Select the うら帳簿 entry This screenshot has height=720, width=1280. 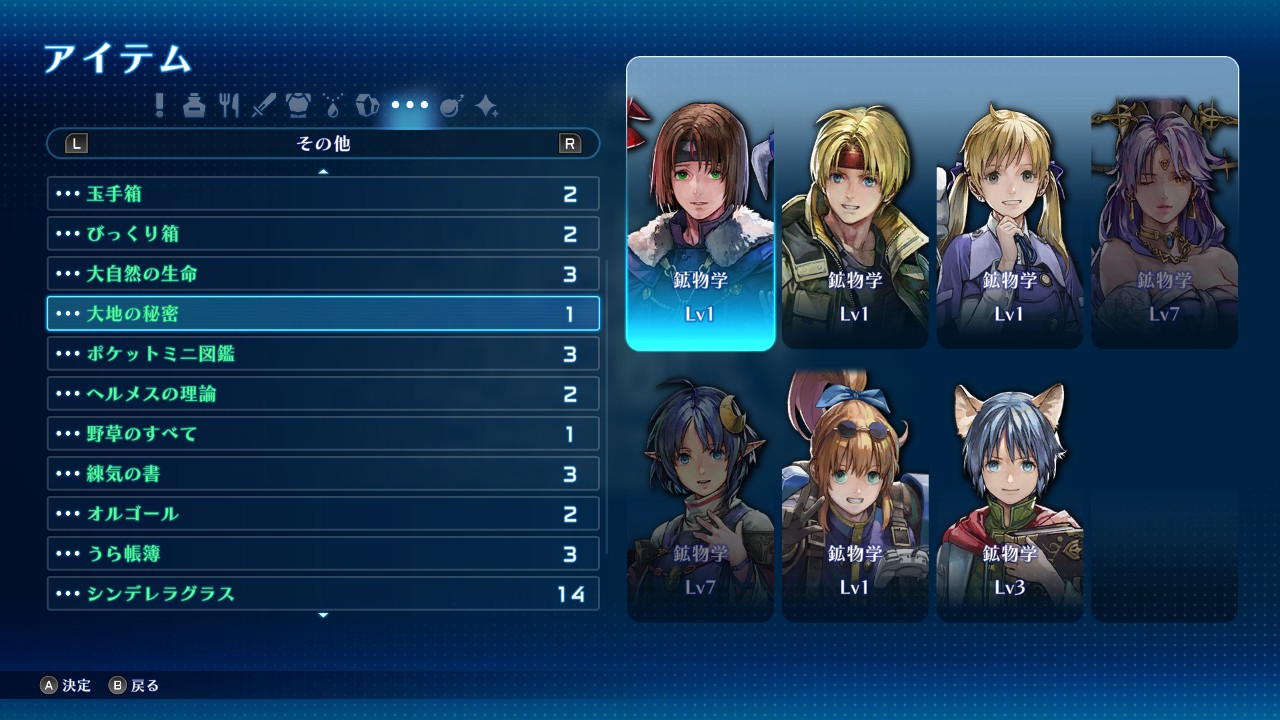click(x=323, y=554)
